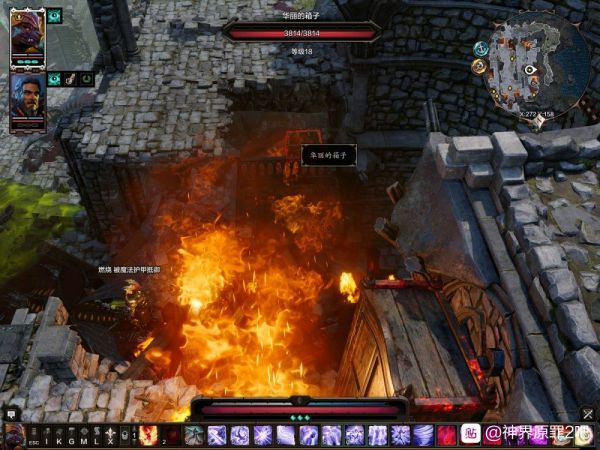The width and height of the screenshot is (600, 450).
Task: Click the eye status icon beside lizard portrait
Action: point(54,17)
